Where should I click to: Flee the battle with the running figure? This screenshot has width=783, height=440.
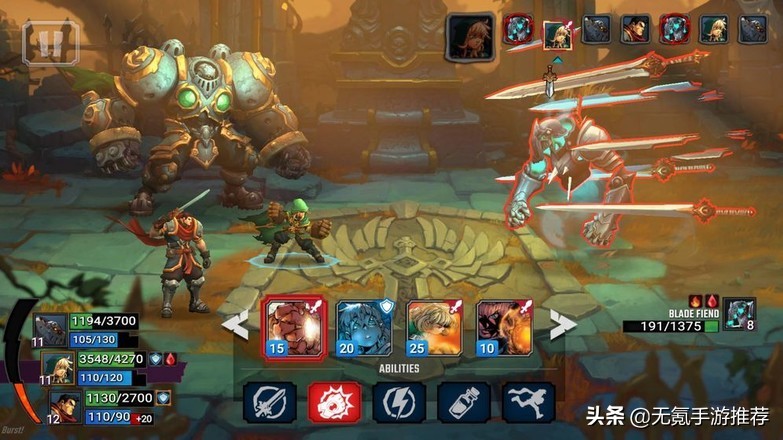click(x=528, y=402)
